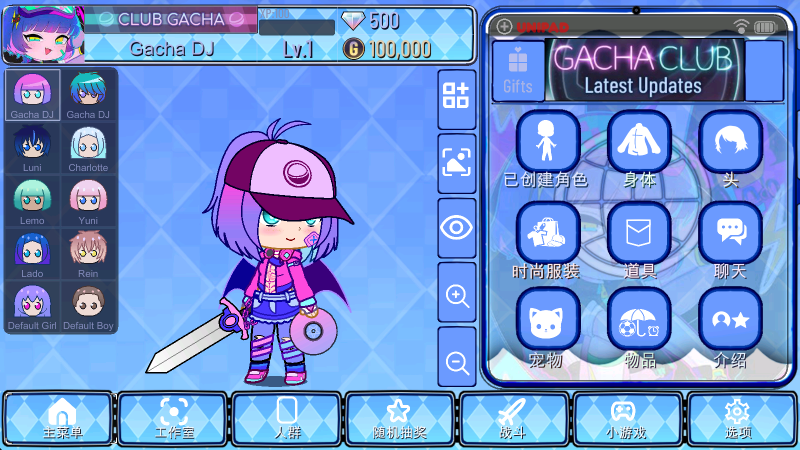The height and width of the screenshot is (450, 800).
Task: Switch to the 工作室 studio tab
Action: [174, 418]
